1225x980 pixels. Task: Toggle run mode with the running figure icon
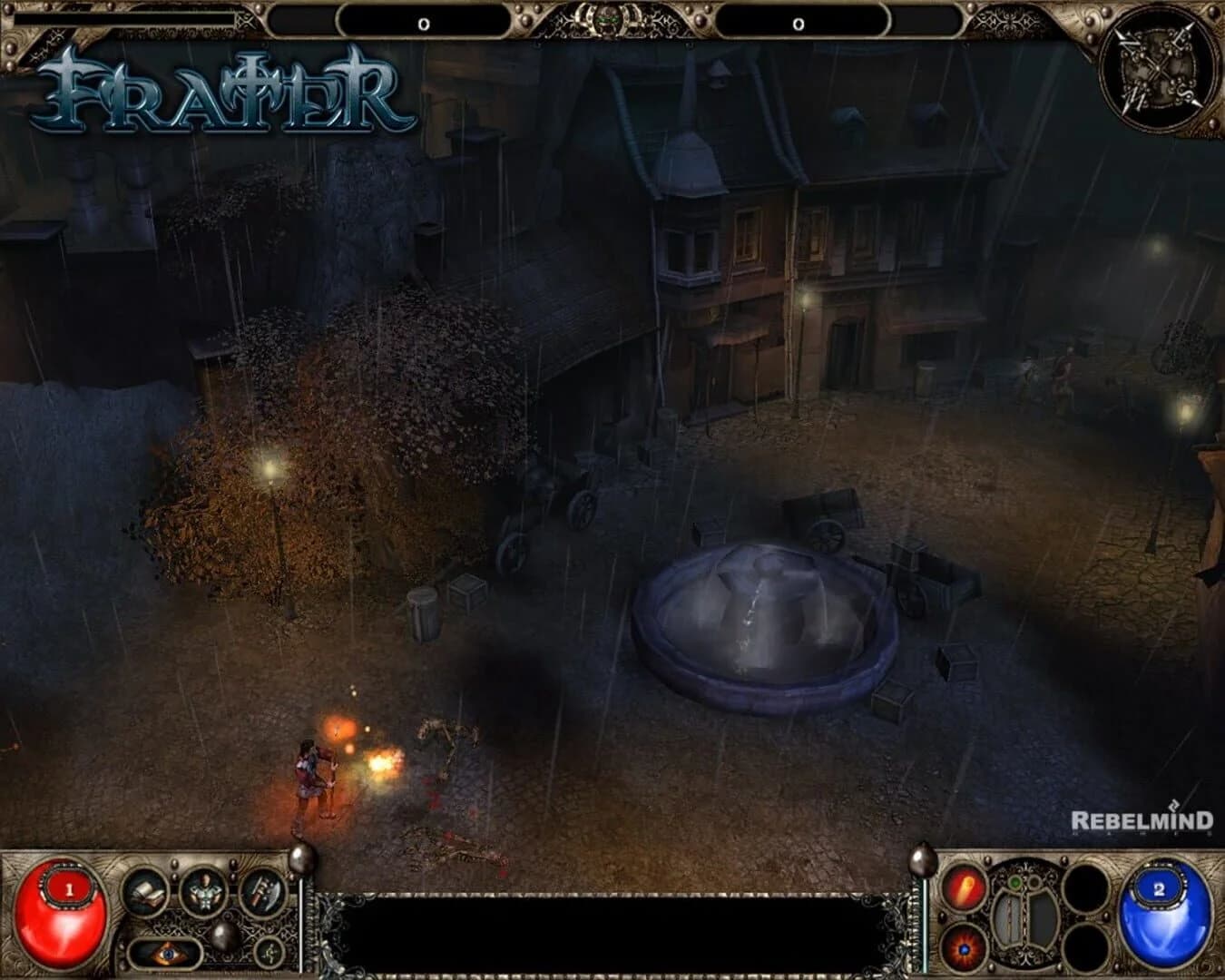(269, 952)
